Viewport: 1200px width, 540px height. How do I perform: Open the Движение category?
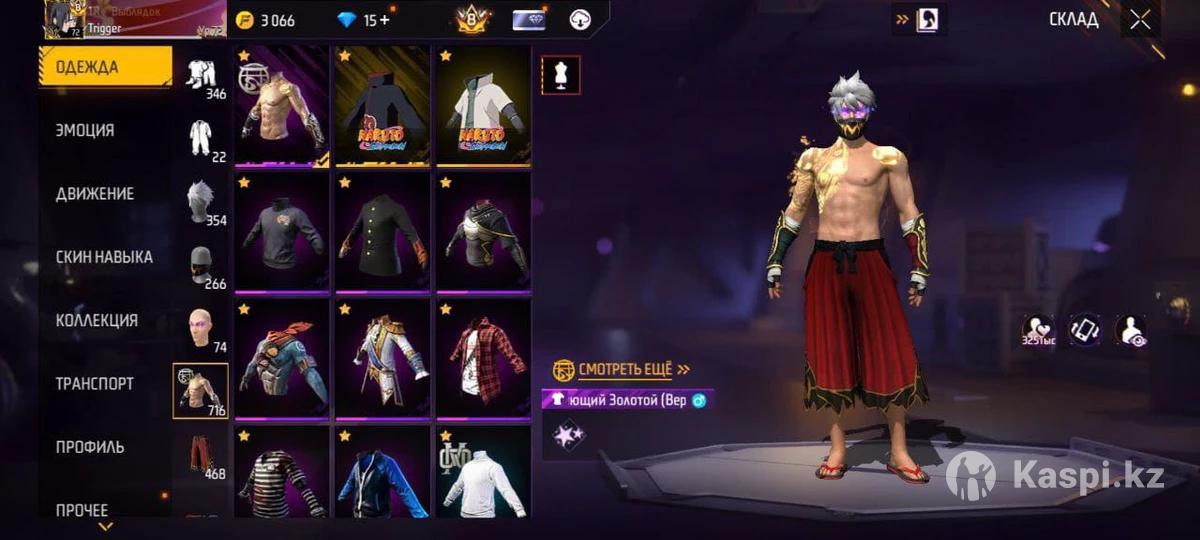(x=95, y=194)
